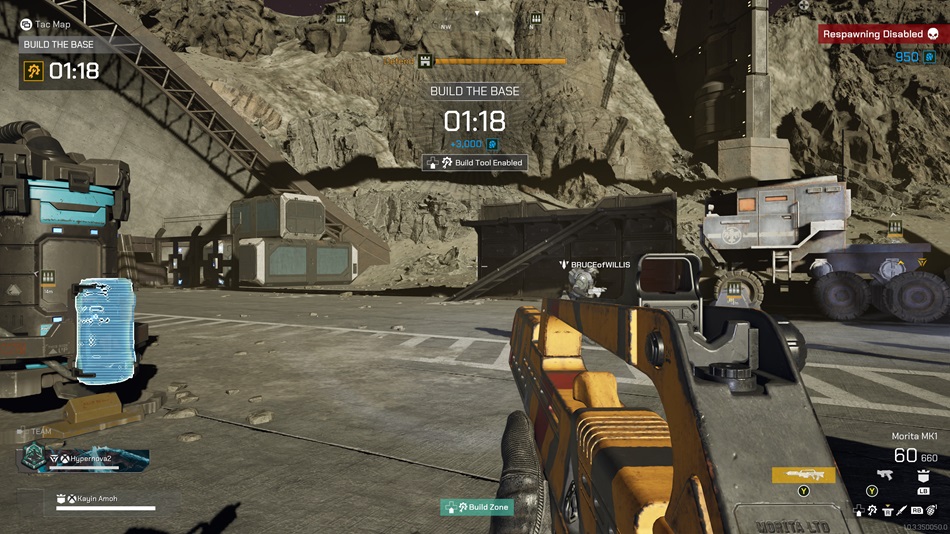Image resolution: width=950 pixels, height=534 pixels.
Task: Switch to the secondary pistol weapon
Action: (x=885, y=475)
